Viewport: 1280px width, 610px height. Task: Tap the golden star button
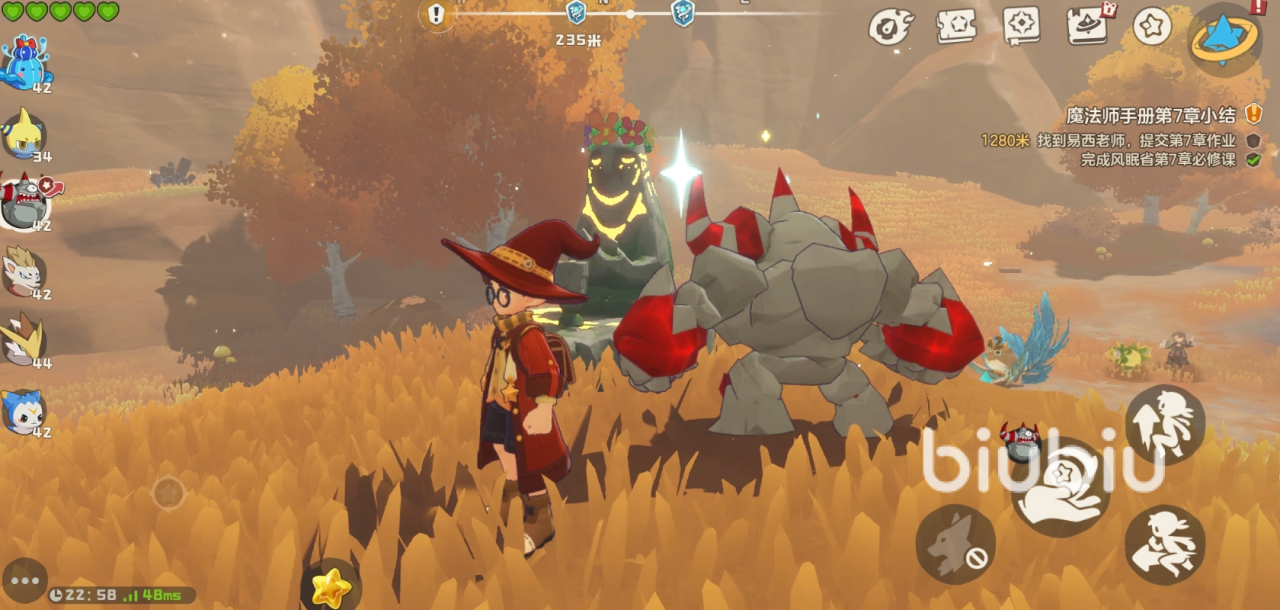[x=330, y=587]
